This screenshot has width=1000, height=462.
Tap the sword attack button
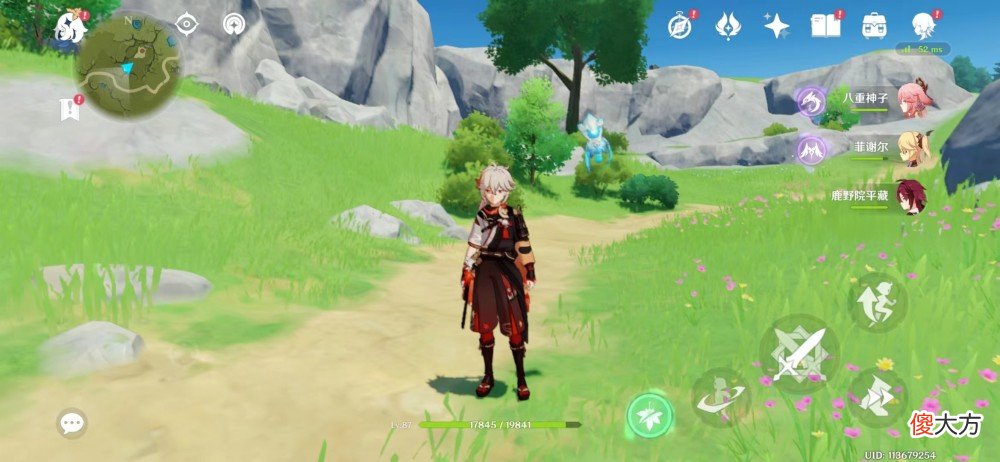[798, 354]
